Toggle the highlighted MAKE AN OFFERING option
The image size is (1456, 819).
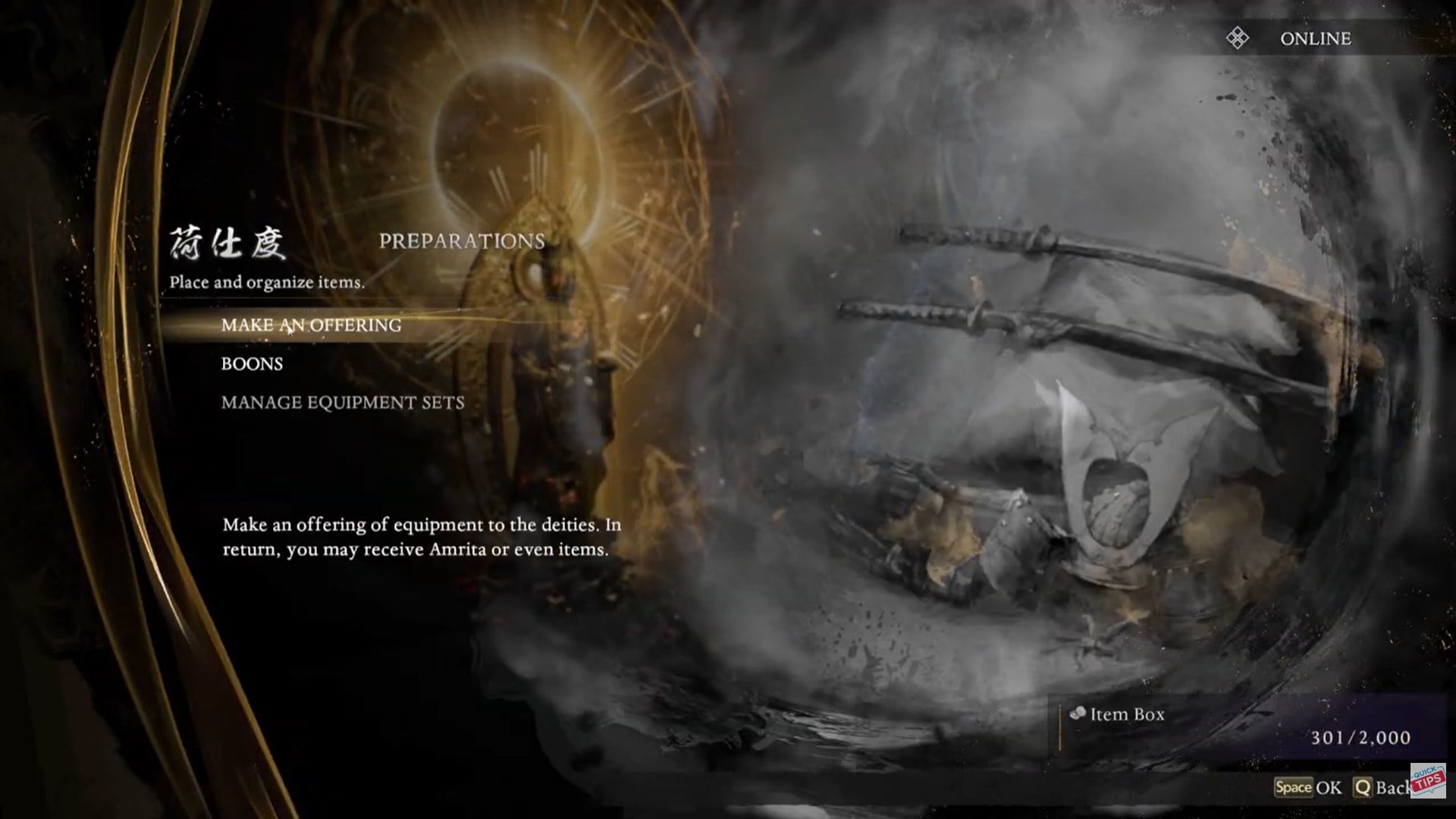[310, 325]
